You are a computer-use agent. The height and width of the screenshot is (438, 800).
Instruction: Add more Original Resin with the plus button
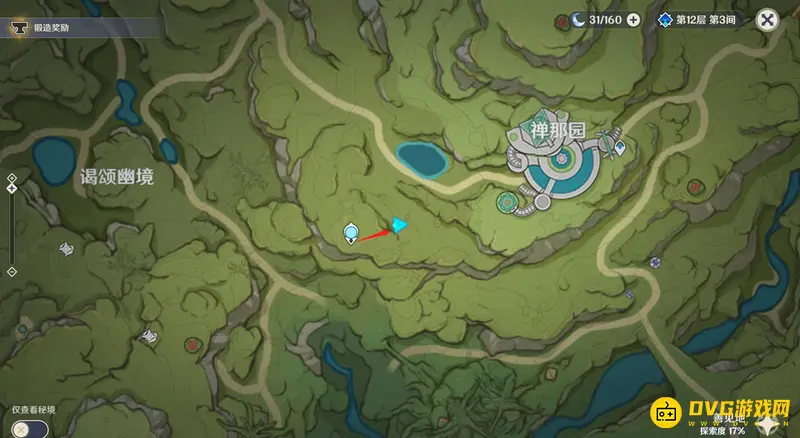pos(633,20)
